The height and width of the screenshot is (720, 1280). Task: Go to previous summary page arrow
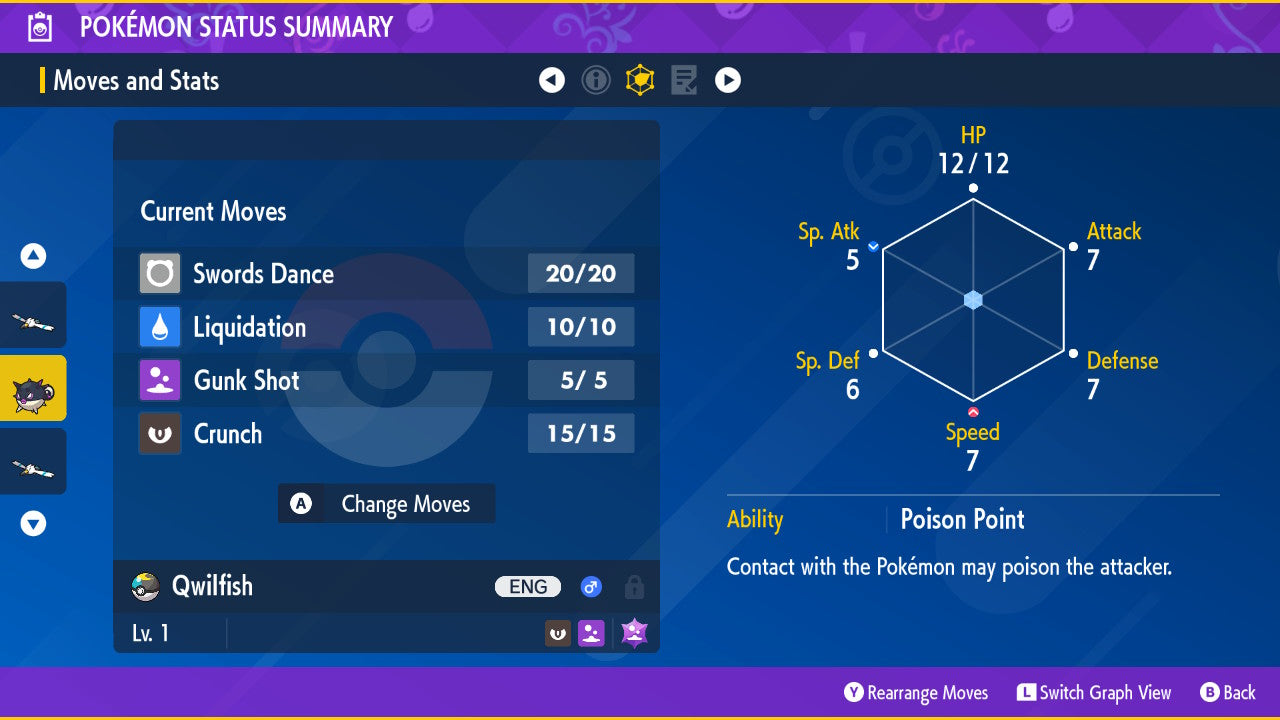click(552, 80)
